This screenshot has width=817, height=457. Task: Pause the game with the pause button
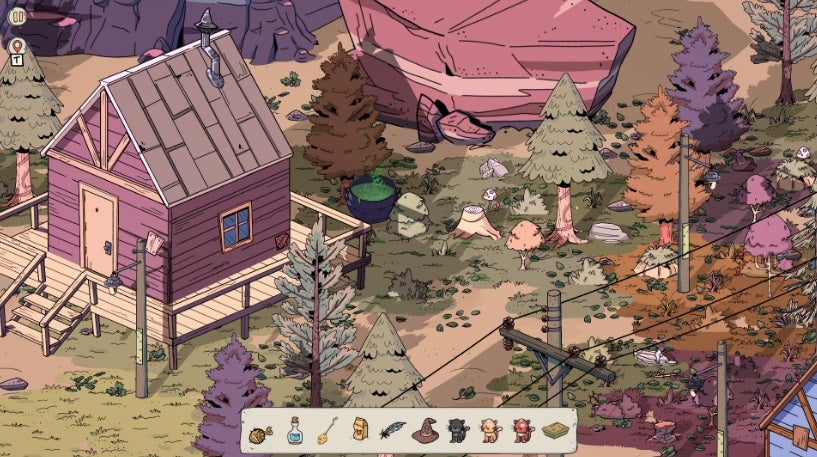pyautogui.click(x=17, y=16)
